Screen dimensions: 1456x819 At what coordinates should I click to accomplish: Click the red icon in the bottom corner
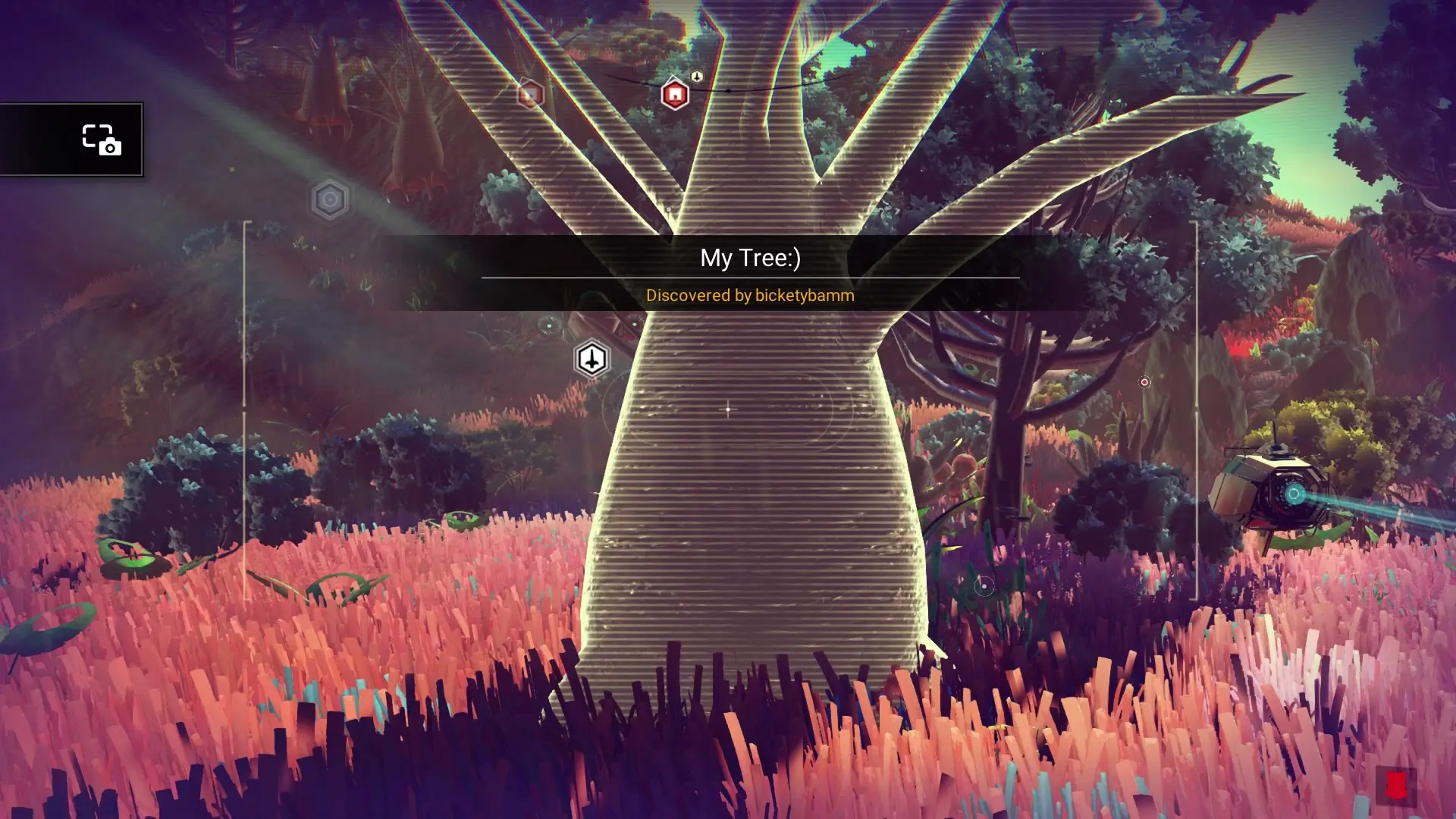tap(1396, 786)
